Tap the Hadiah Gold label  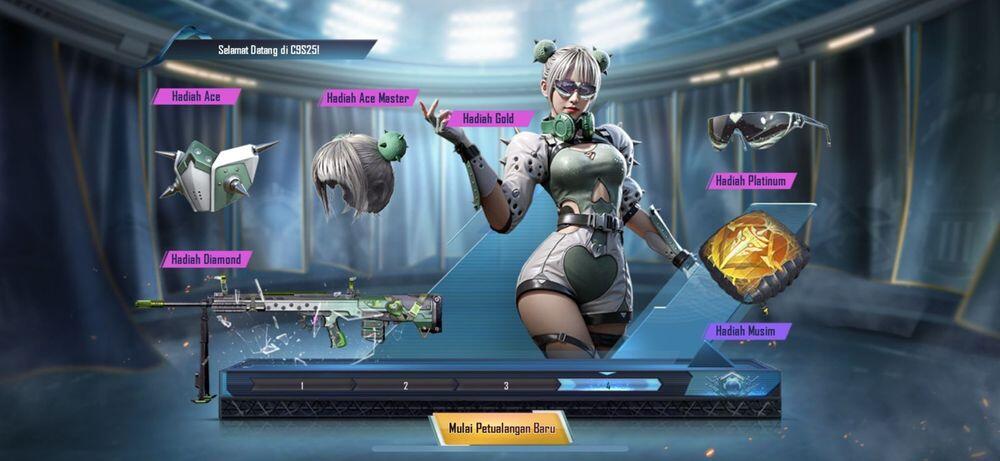pos(490,119)
